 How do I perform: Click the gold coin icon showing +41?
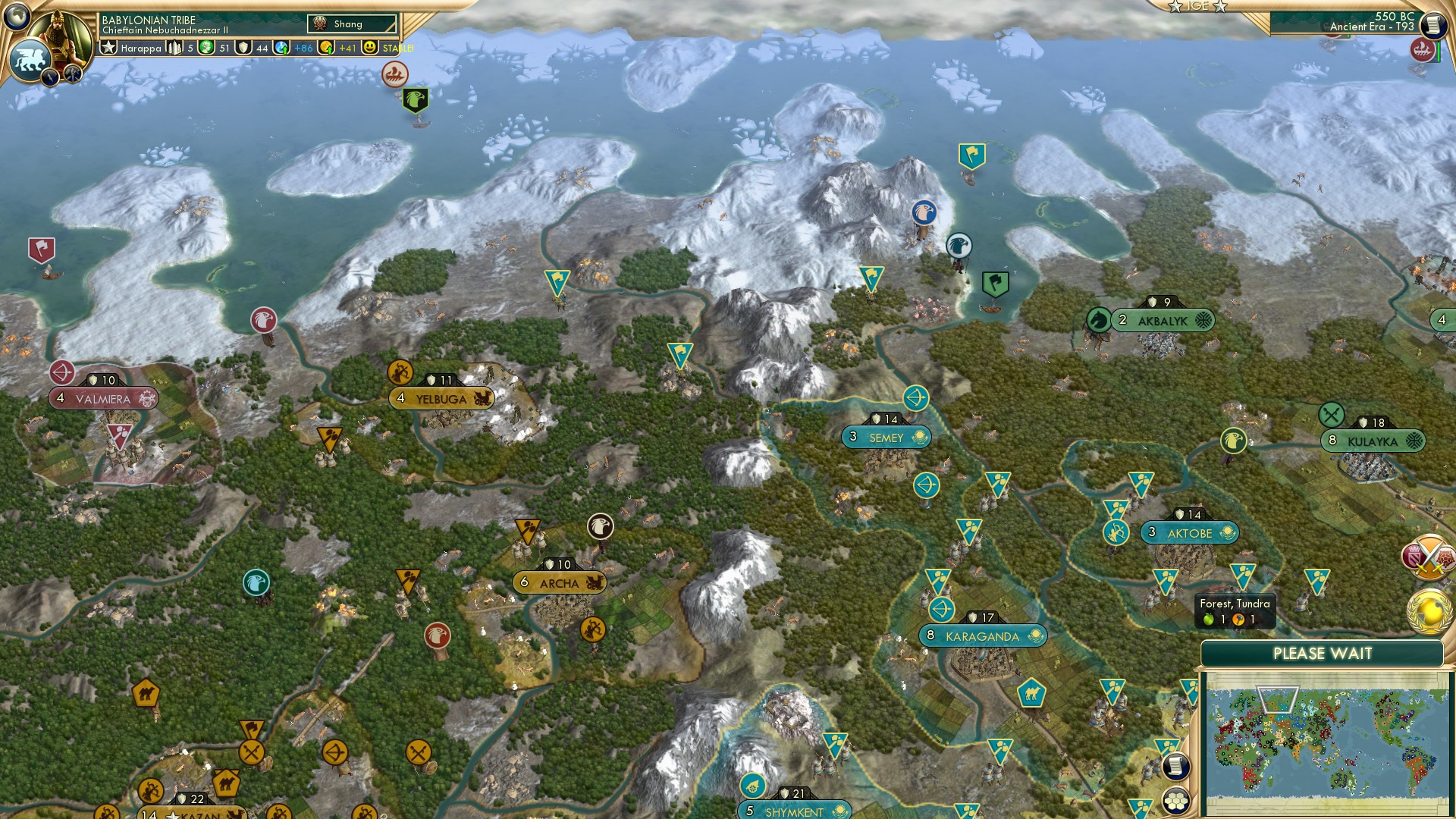pyautogui.click(x=328, y=47)
